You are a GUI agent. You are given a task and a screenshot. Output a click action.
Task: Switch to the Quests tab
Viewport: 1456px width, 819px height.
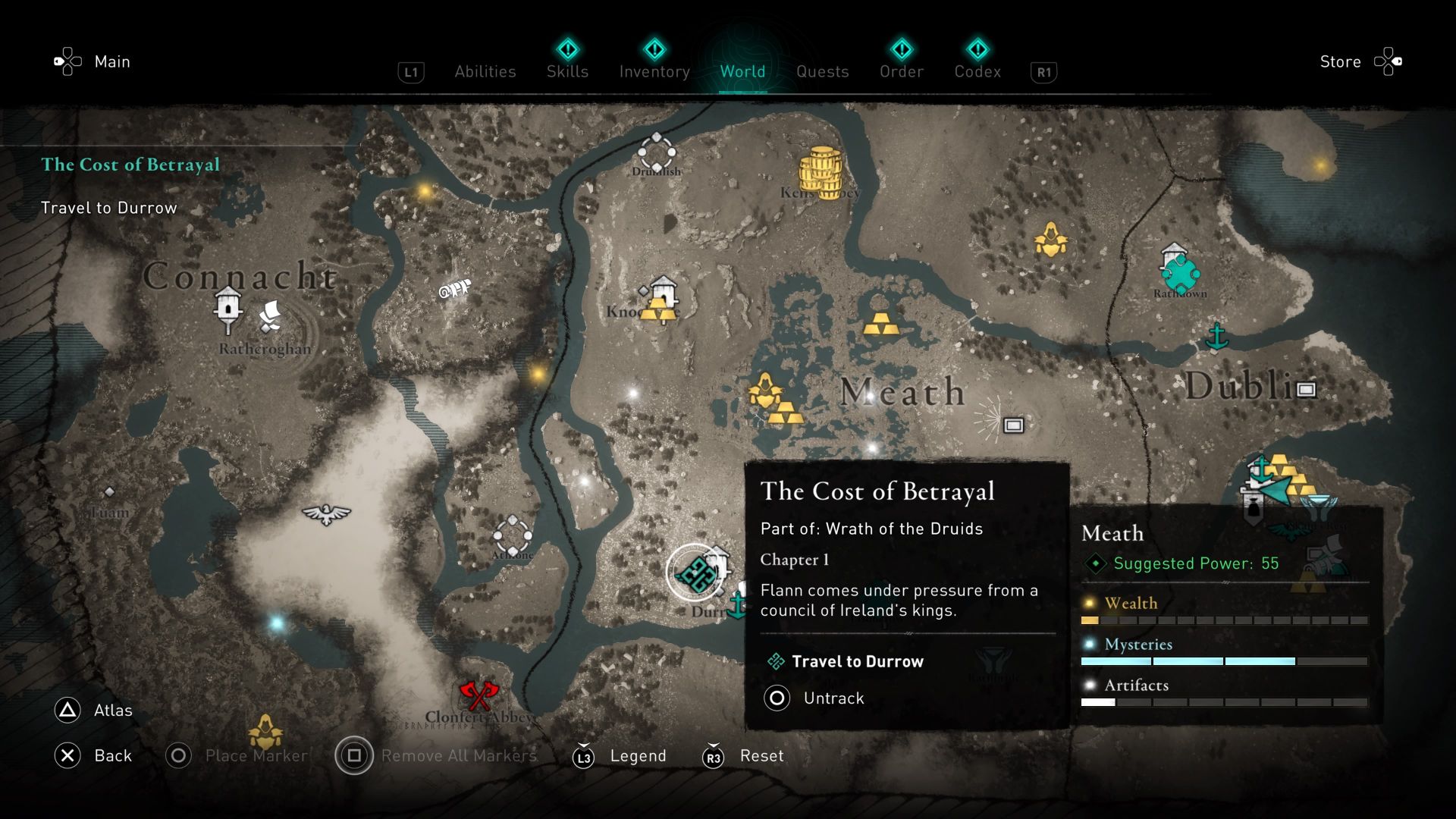pos(823,71)
